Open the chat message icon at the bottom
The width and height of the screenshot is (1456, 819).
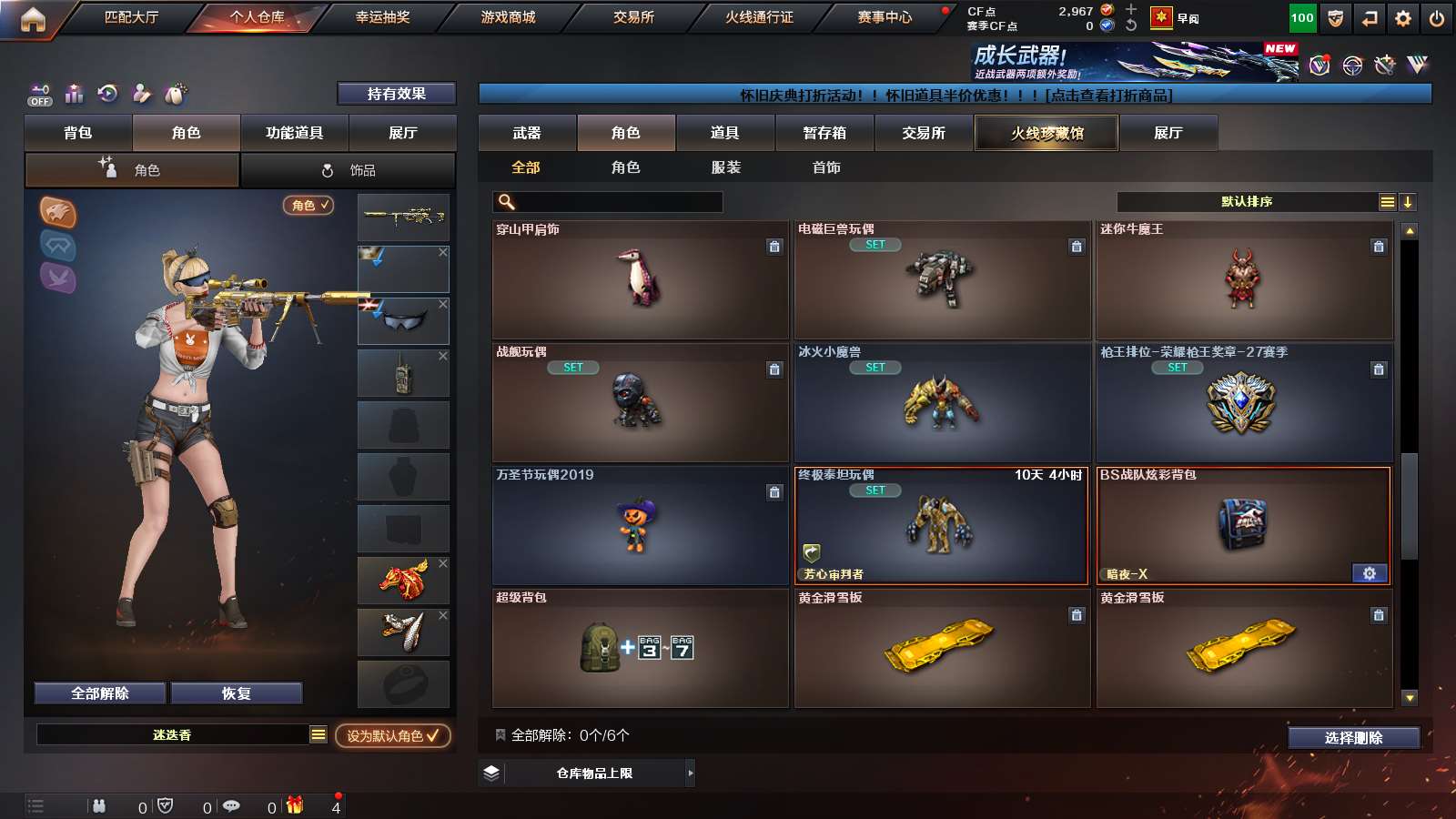pyautogui.click(x=233, y=806)
